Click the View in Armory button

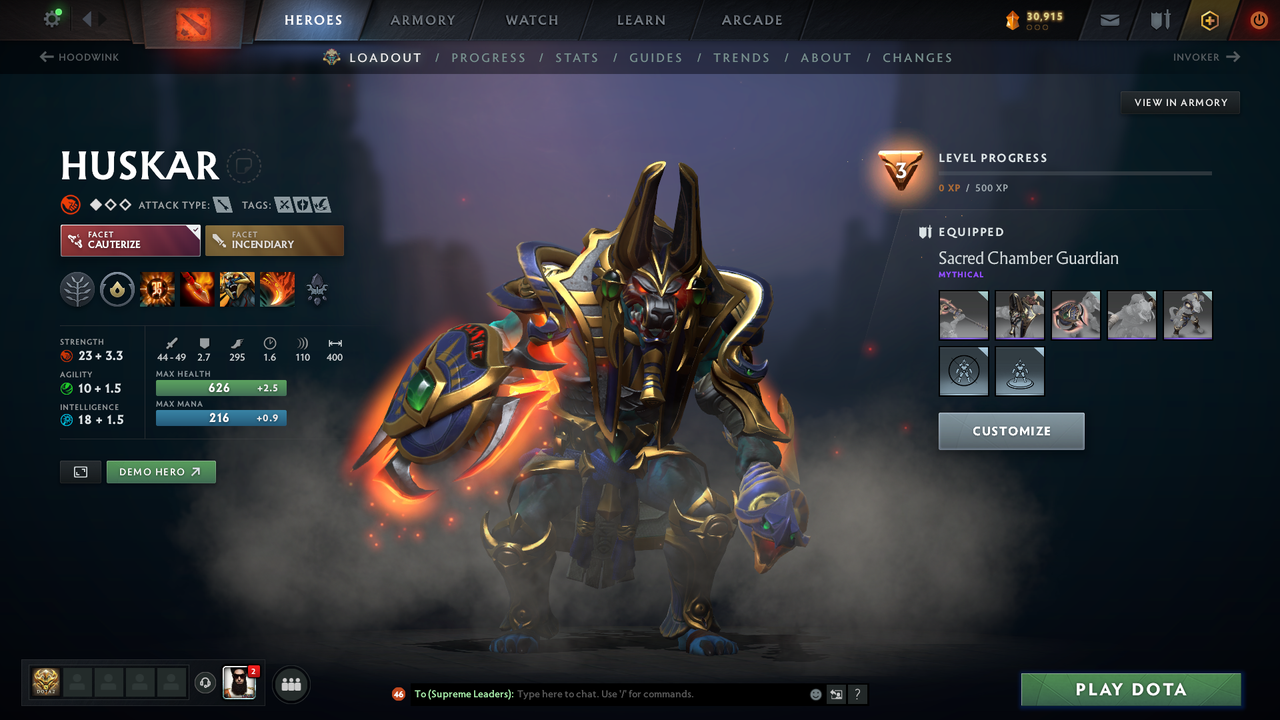pos(1179,102)
